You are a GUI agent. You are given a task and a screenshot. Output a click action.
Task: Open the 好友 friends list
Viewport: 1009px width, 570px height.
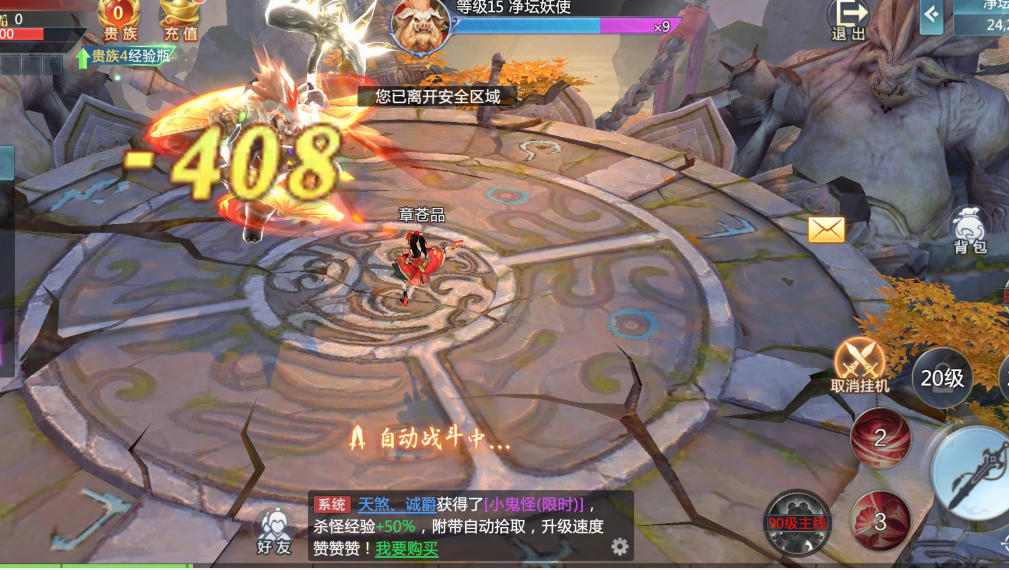click(273, 530)
